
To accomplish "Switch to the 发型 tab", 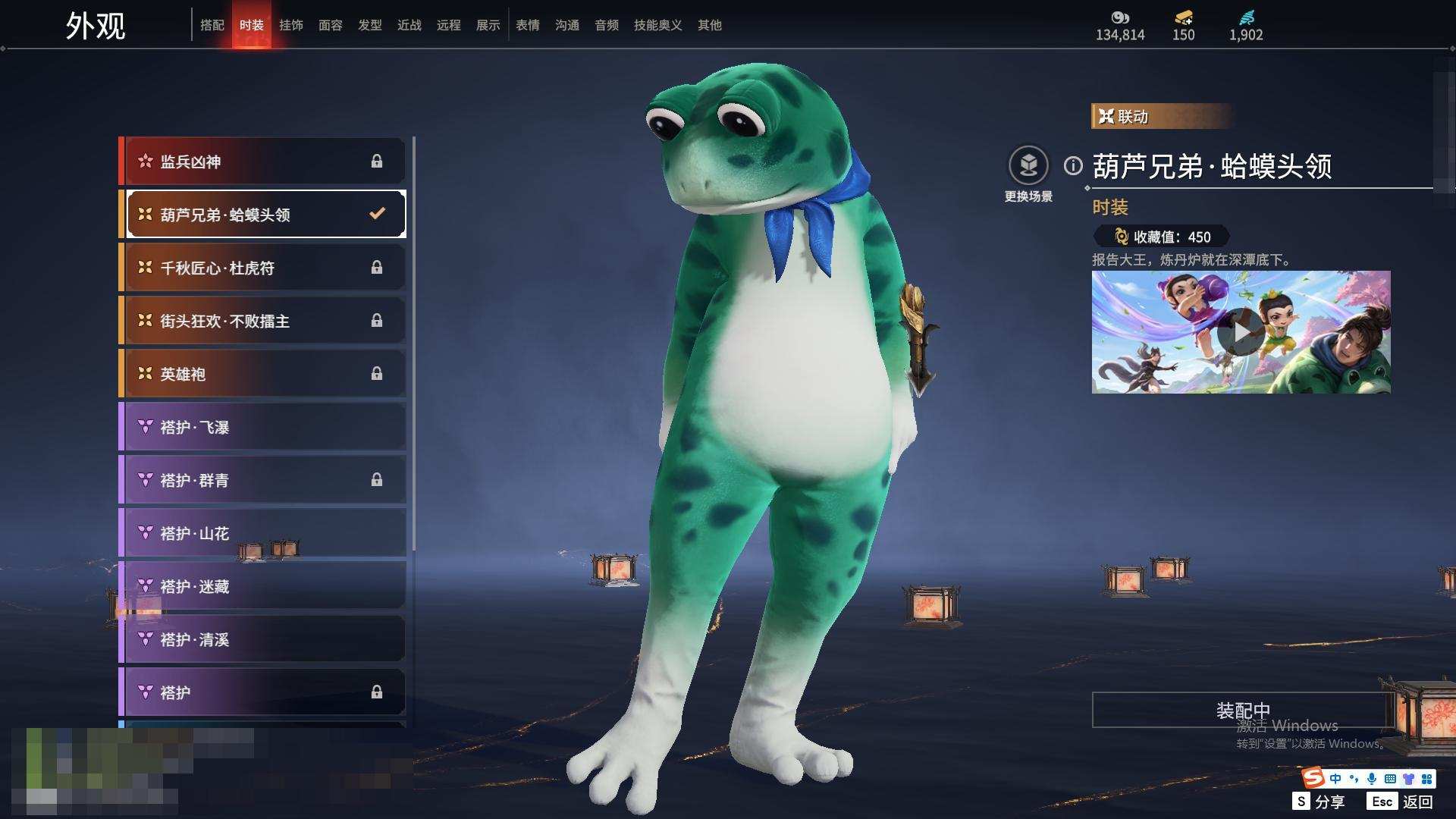I will click(x=369, y=25).
